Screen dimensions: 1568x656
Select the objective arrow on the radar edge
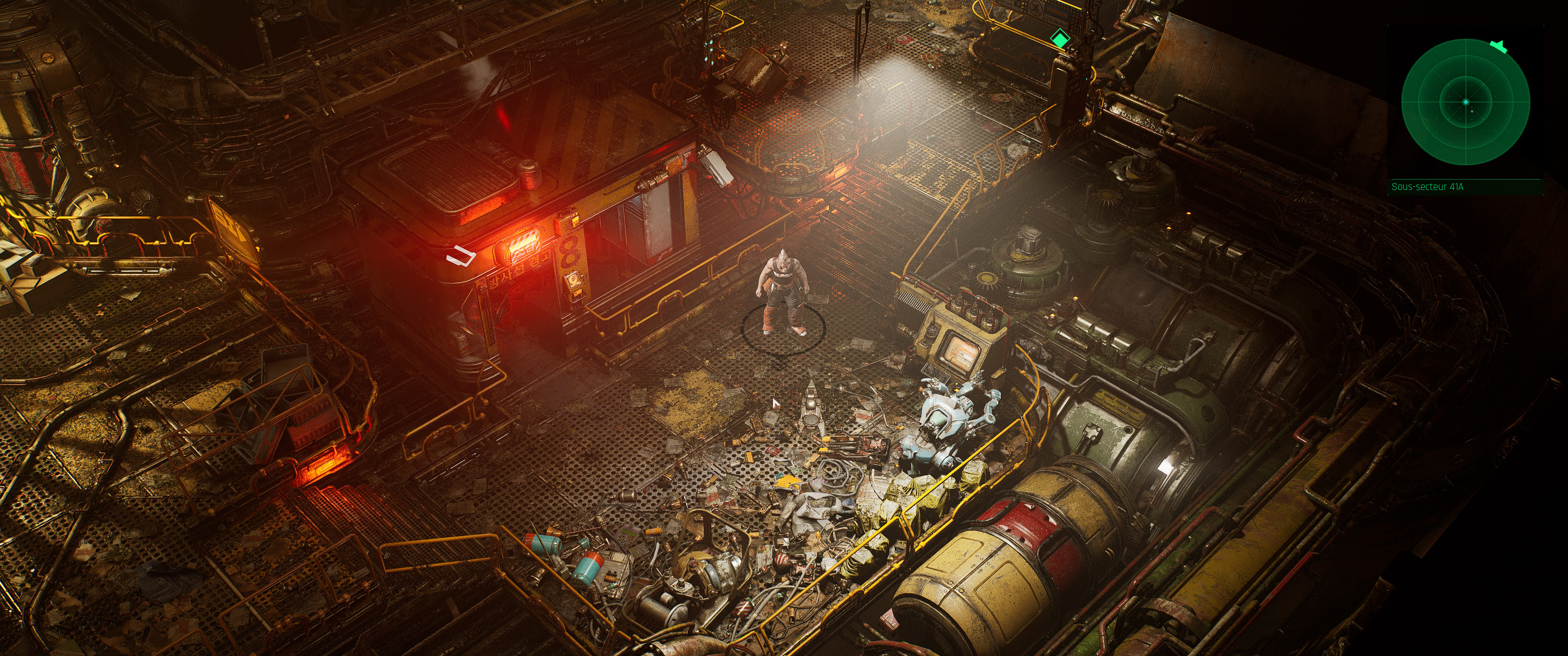tap(1499, 46)
